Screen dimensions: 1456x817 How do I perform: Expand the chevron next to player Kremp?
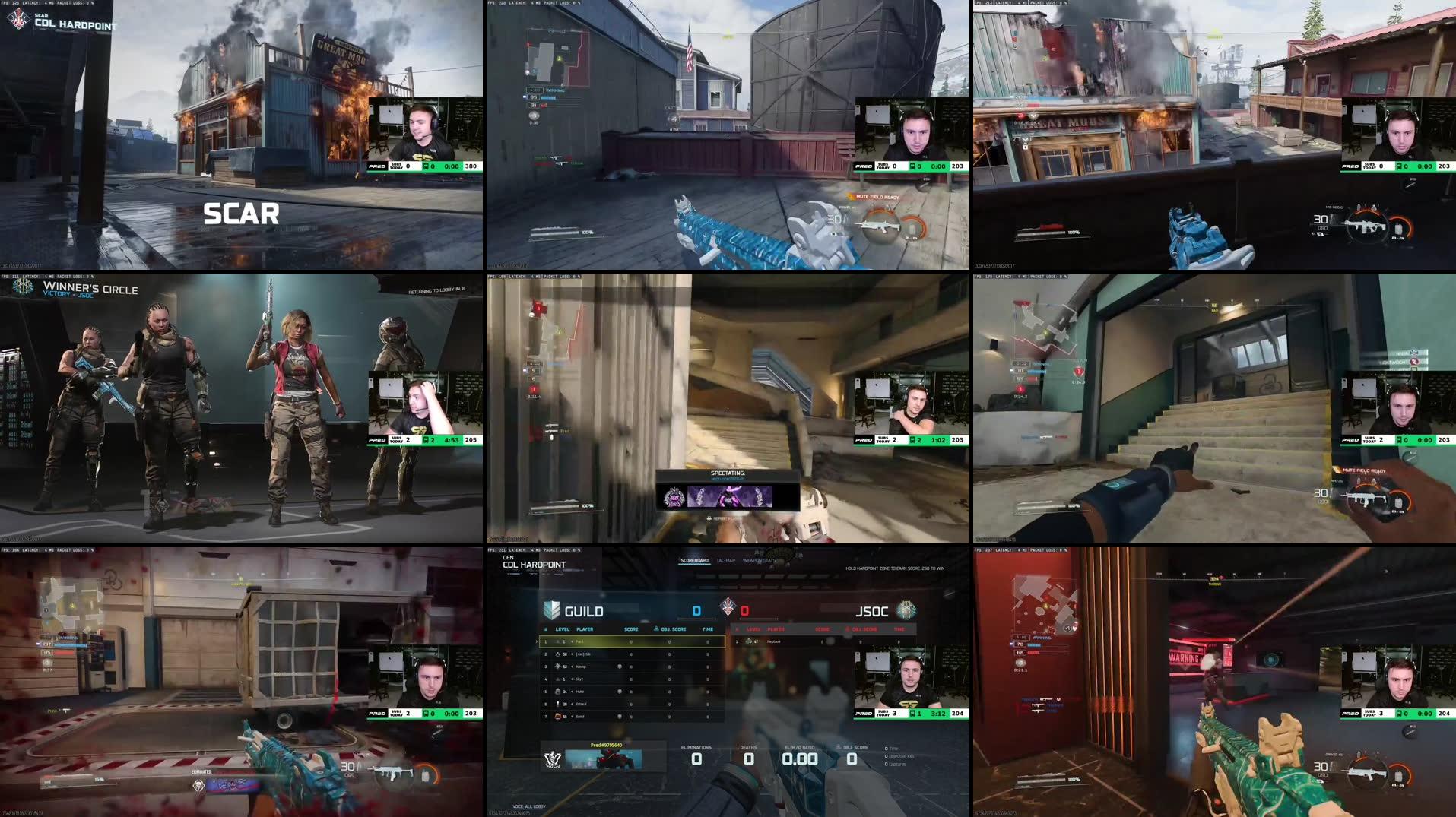(571, 667)
